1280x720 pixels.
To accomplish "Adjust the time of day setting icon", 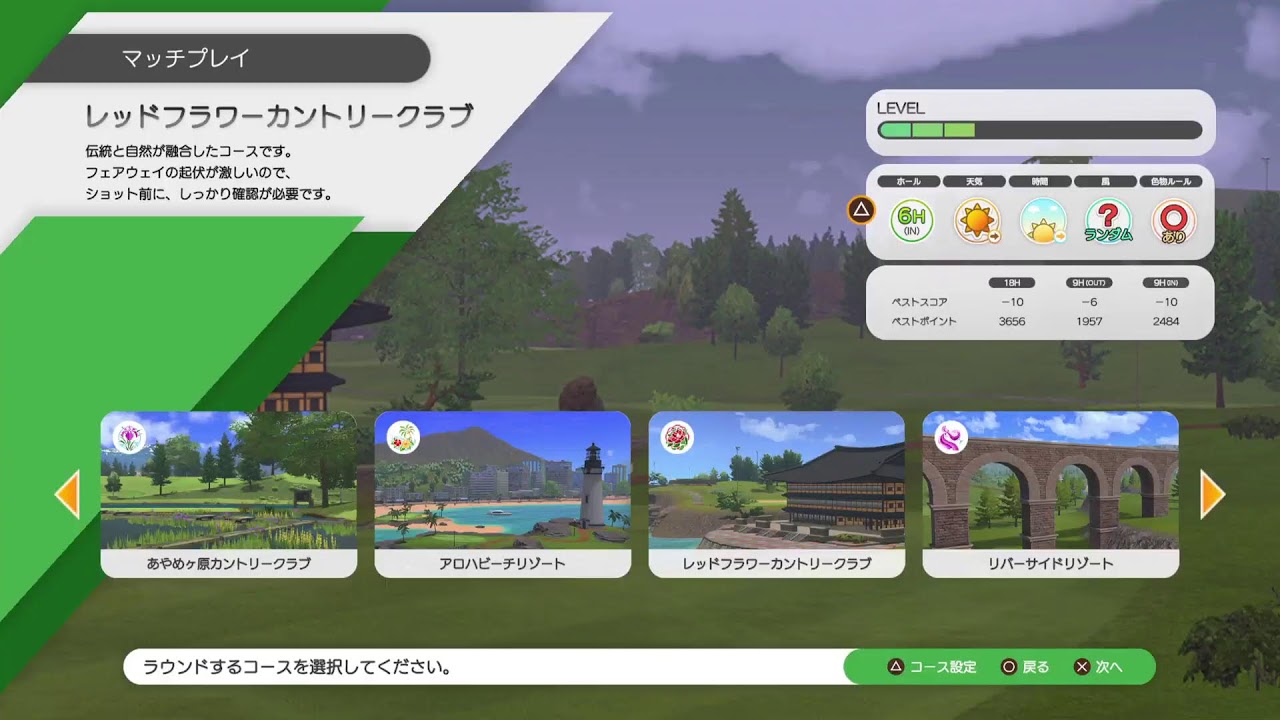I will (x=1042, y=221).
